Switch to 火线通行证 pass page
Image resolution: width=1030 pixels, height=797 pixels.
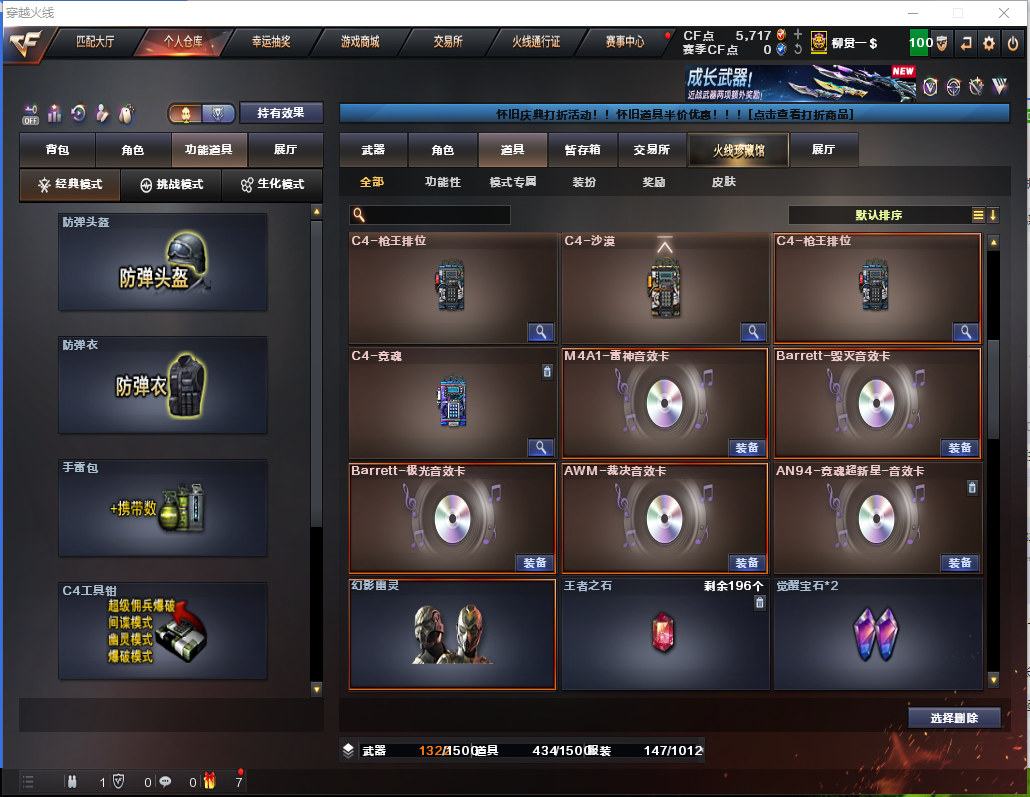pyautogui.click(x=536, y=42)
